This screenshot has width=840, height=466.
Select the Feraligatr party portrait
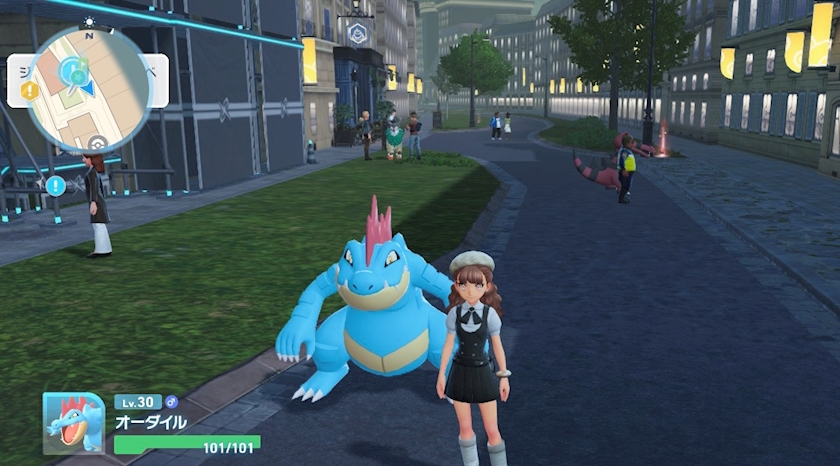pos(73,422)
